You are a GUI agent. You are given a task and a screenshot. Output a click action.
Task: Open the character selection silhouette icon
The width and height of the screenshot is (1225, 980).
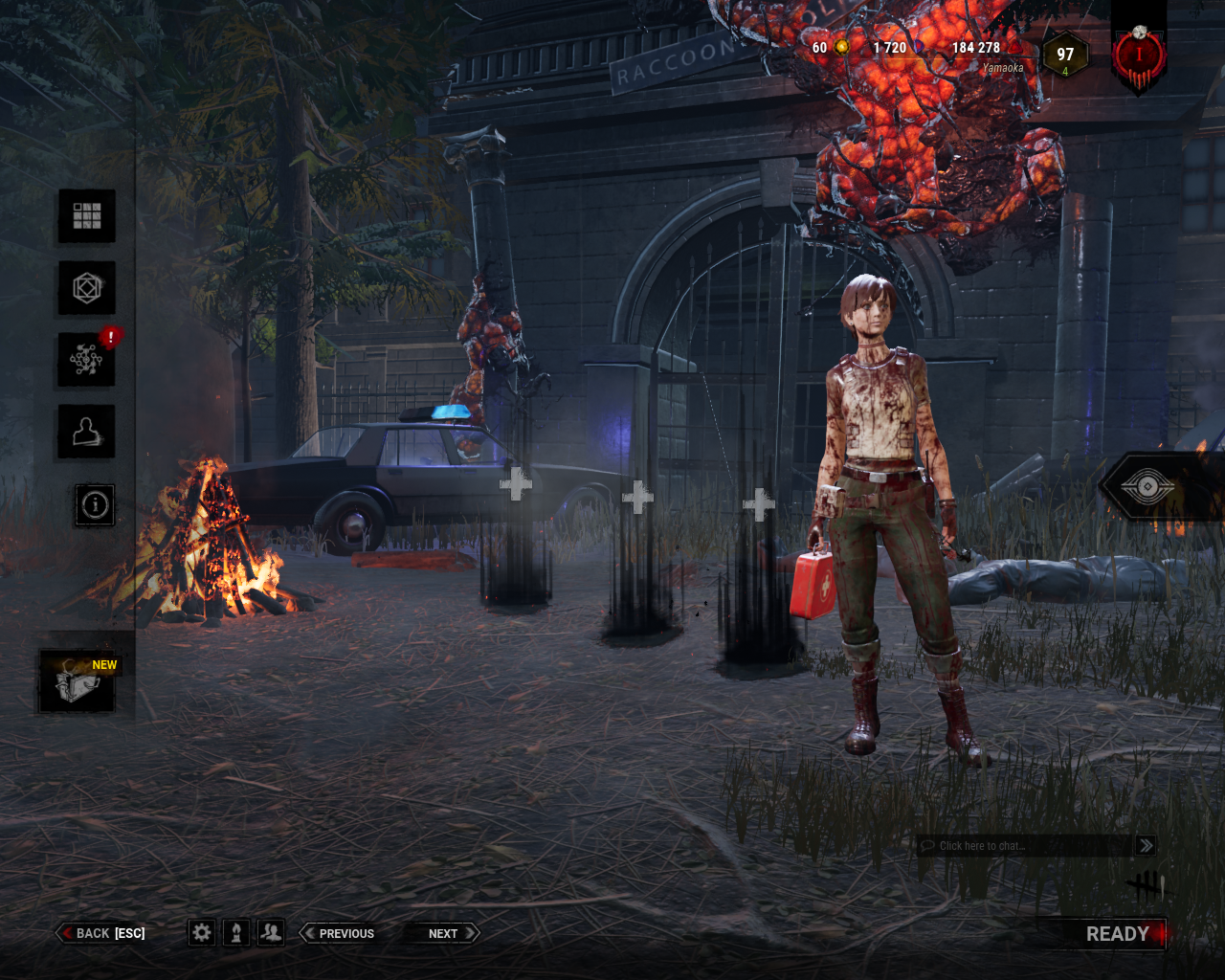tap(87, 432)
